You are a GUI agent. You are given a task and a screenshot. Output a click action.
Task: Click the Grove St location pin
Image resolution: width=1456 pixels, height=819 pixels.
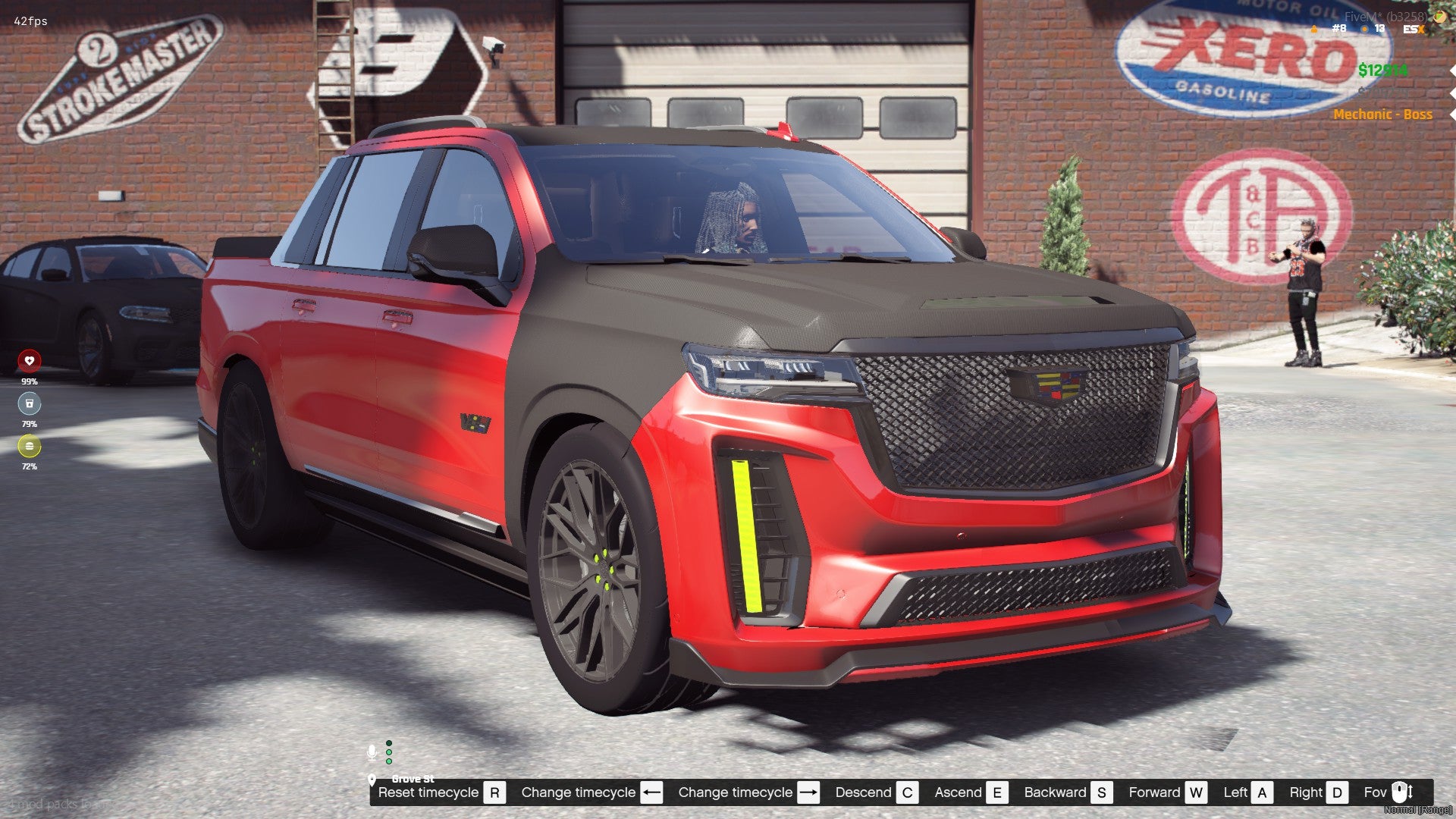[372, 780]
